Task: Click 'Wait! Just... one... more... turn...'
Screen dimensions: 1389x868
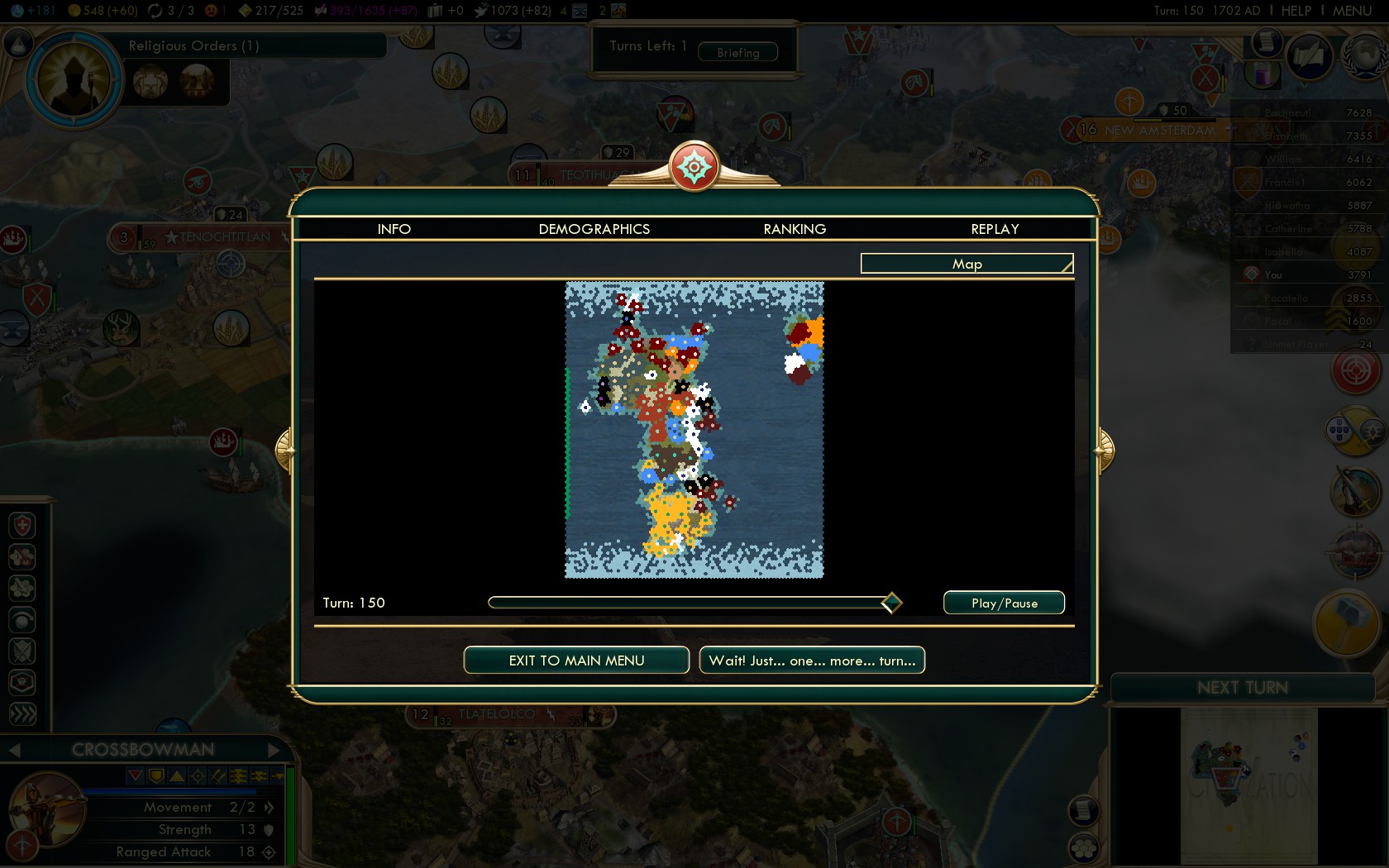Action: coord(812,661)
